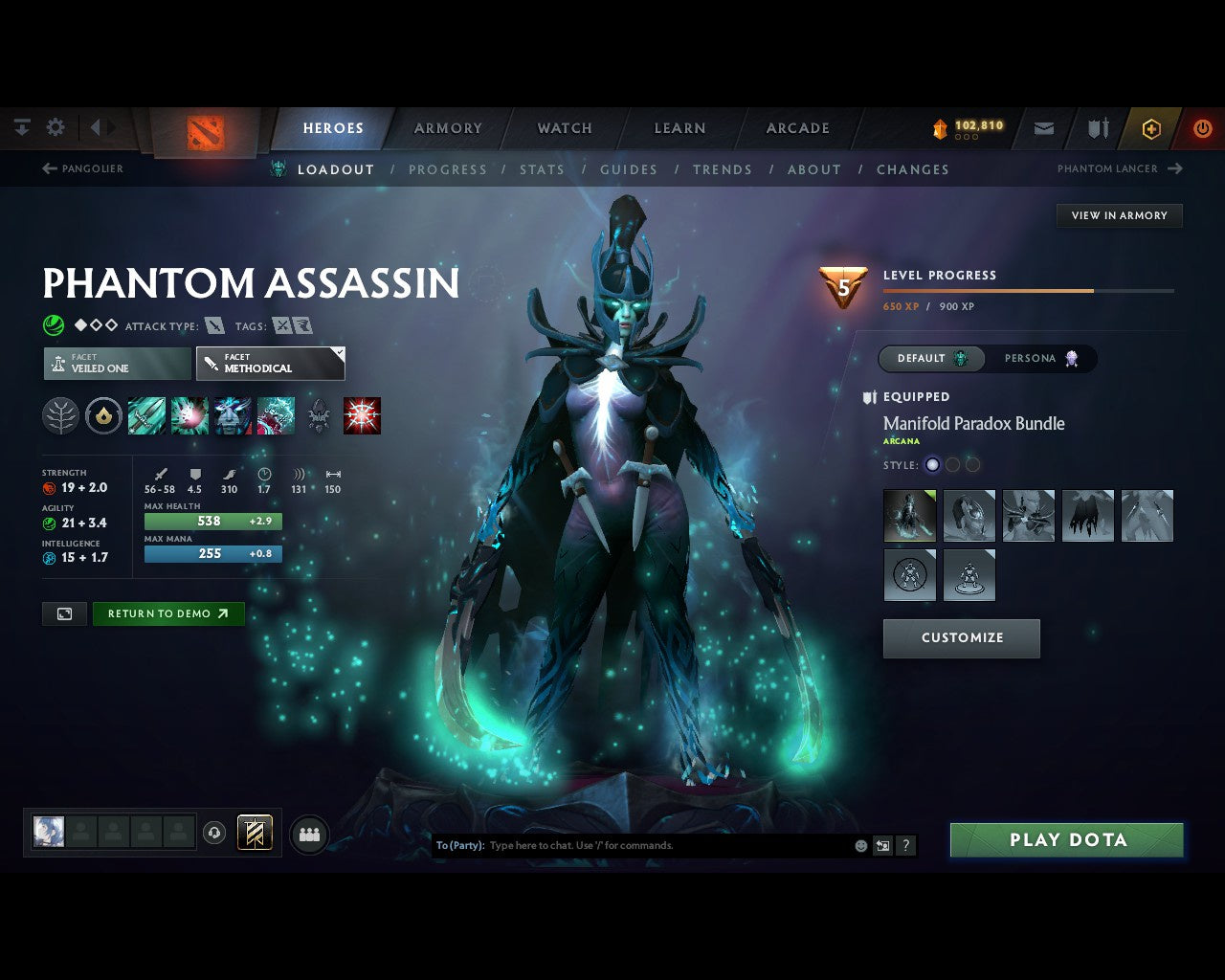Viewport: 1225px width, 980px height.
Task: Choose the Methodical facet
Action: (x=270, y=364)
